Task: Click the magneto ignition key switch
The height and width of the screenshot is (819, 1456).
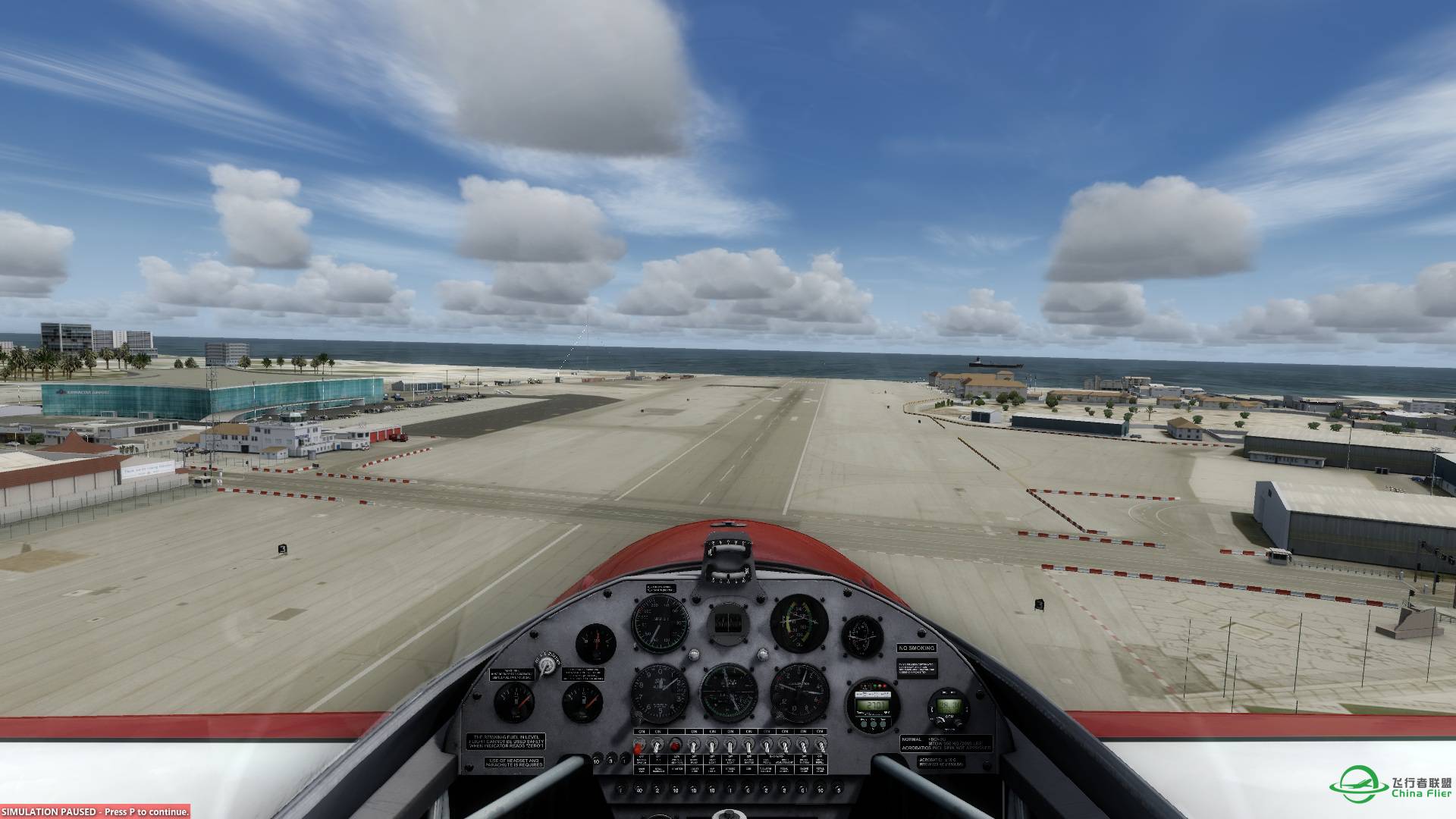Action: [x=547, y=667]
